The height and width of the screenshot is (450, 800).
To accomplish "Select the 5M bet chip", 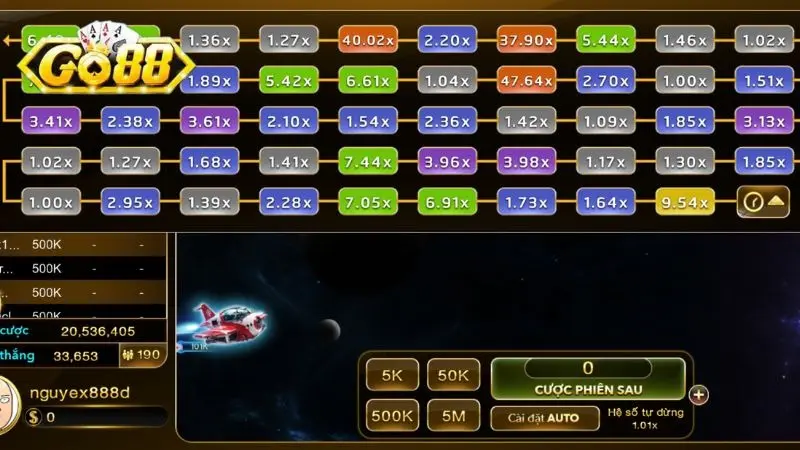I will (453, 415).
